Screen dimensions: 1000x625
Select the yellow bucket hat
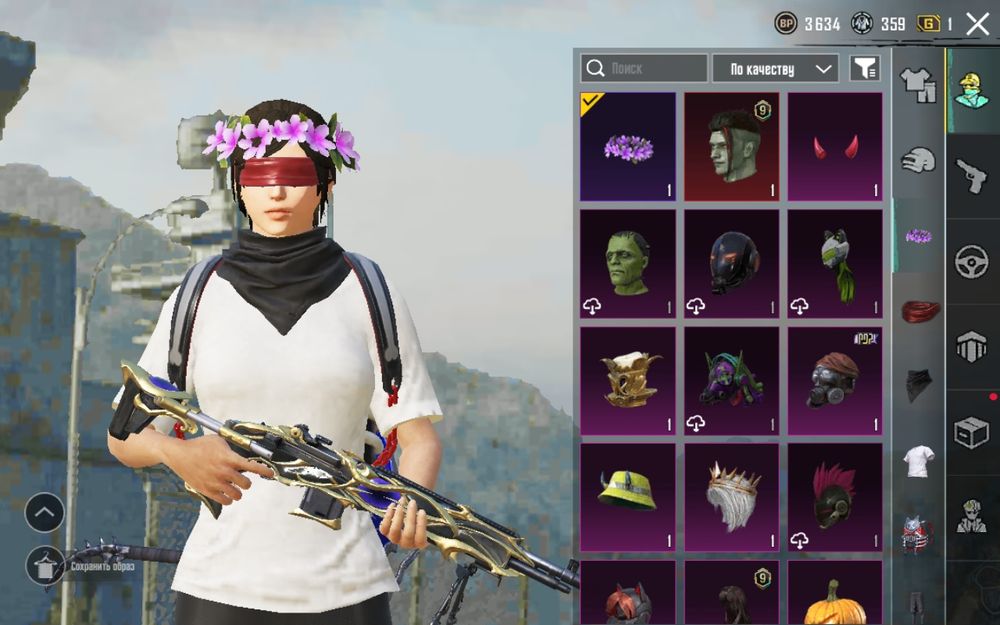628,497
